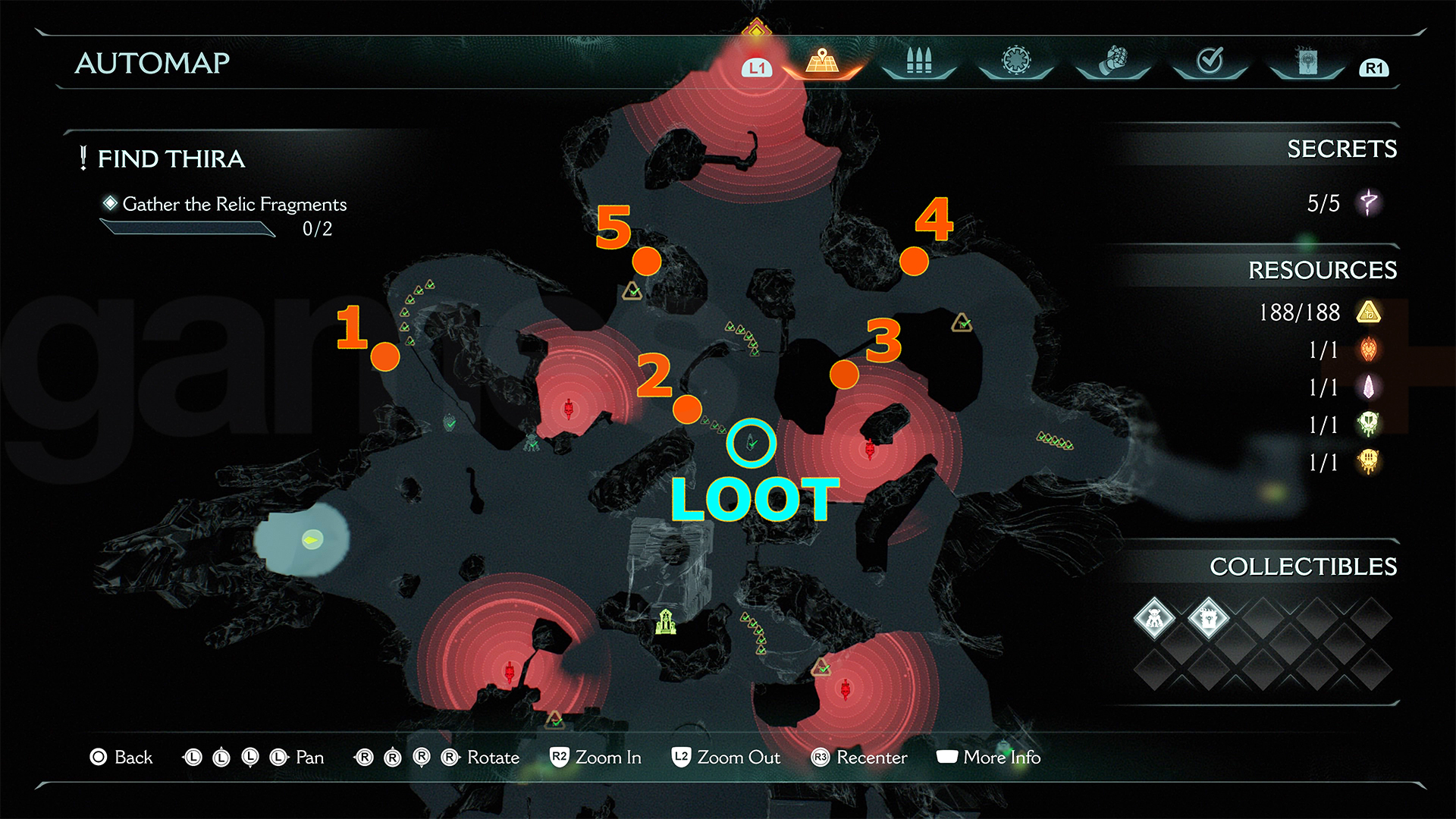Select the demon toy collectible

pos(1154,618)
